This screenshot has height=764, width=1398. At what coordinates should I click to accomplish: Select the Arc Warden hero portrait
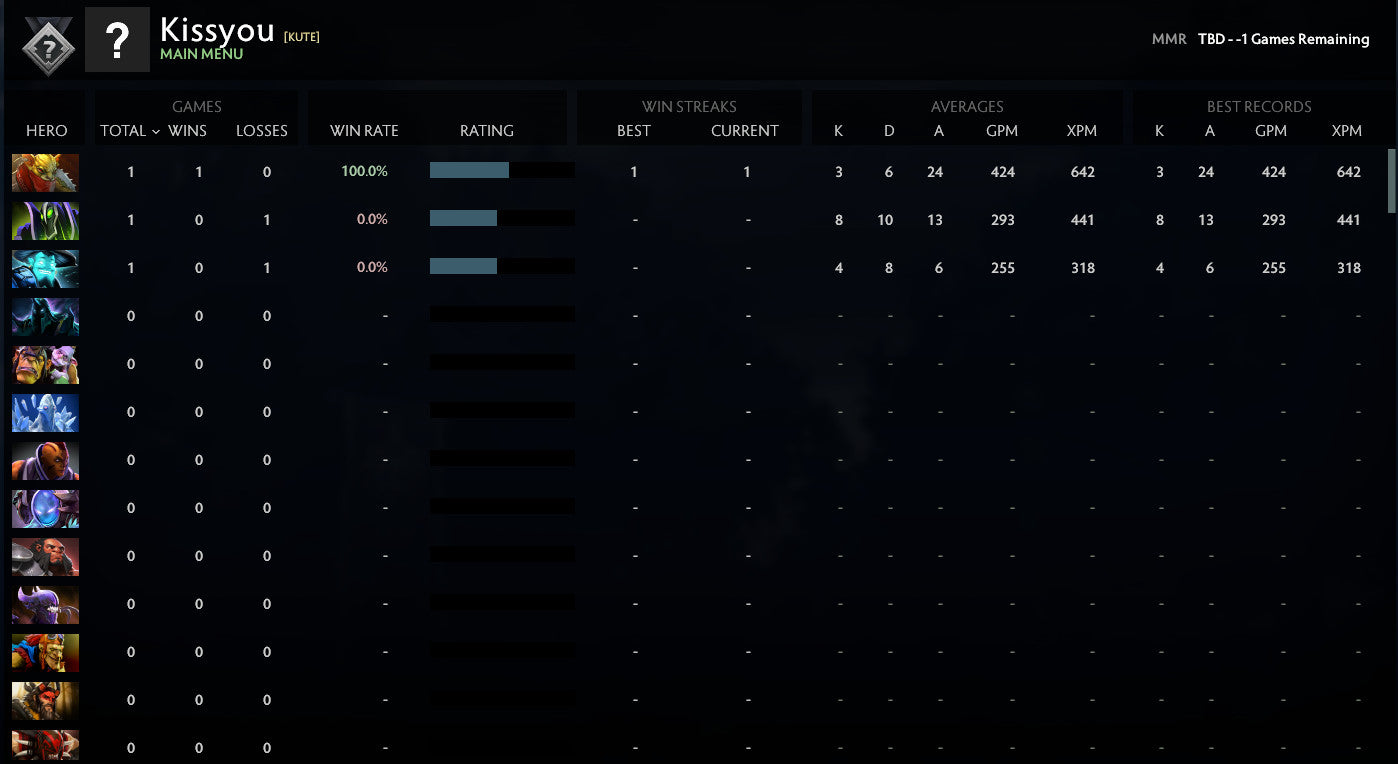[x=45, y=508]
